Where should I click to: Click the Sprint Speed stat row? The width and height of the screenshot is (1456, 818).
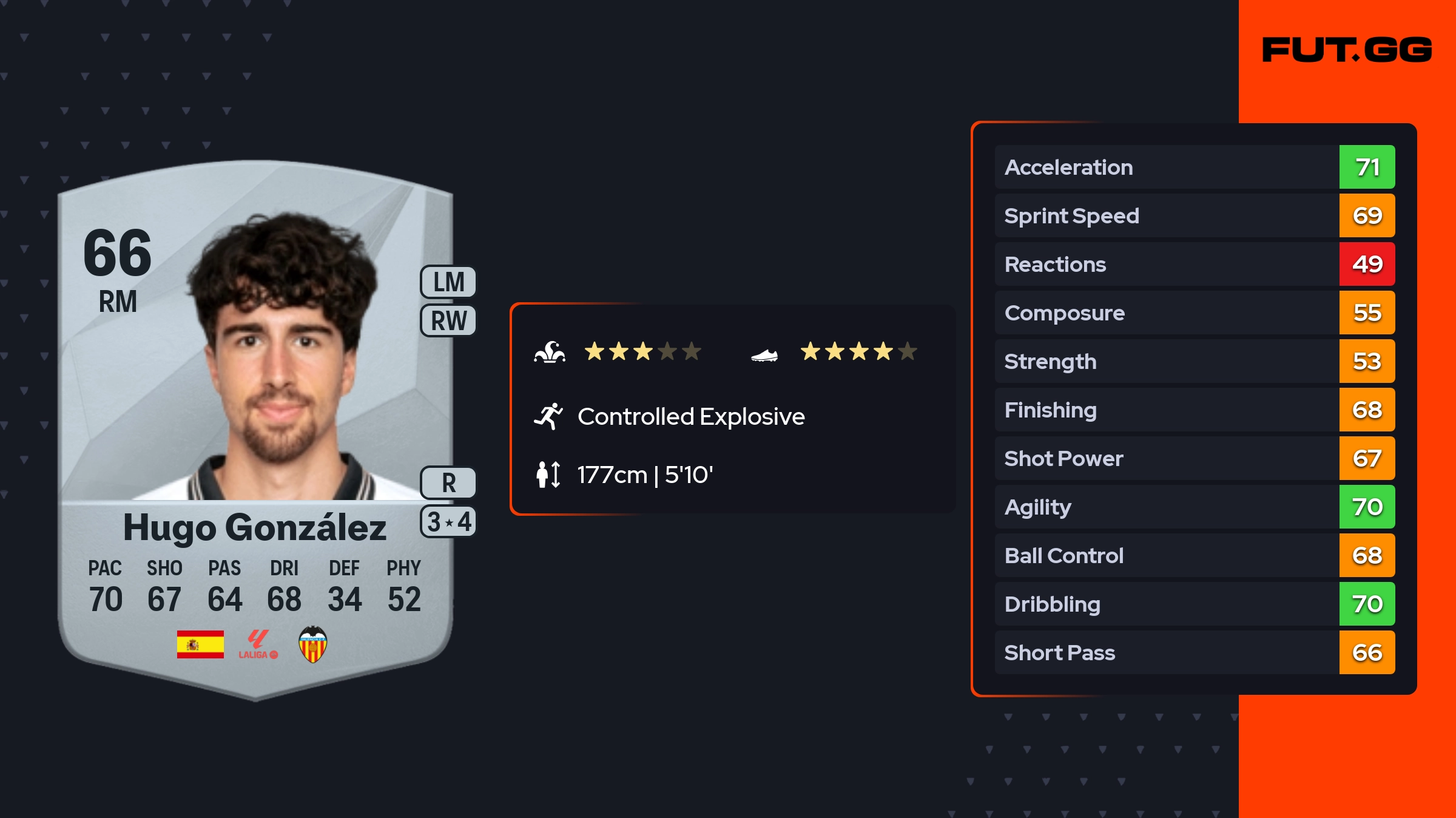pyautogui.click(x=1194, y=215)
